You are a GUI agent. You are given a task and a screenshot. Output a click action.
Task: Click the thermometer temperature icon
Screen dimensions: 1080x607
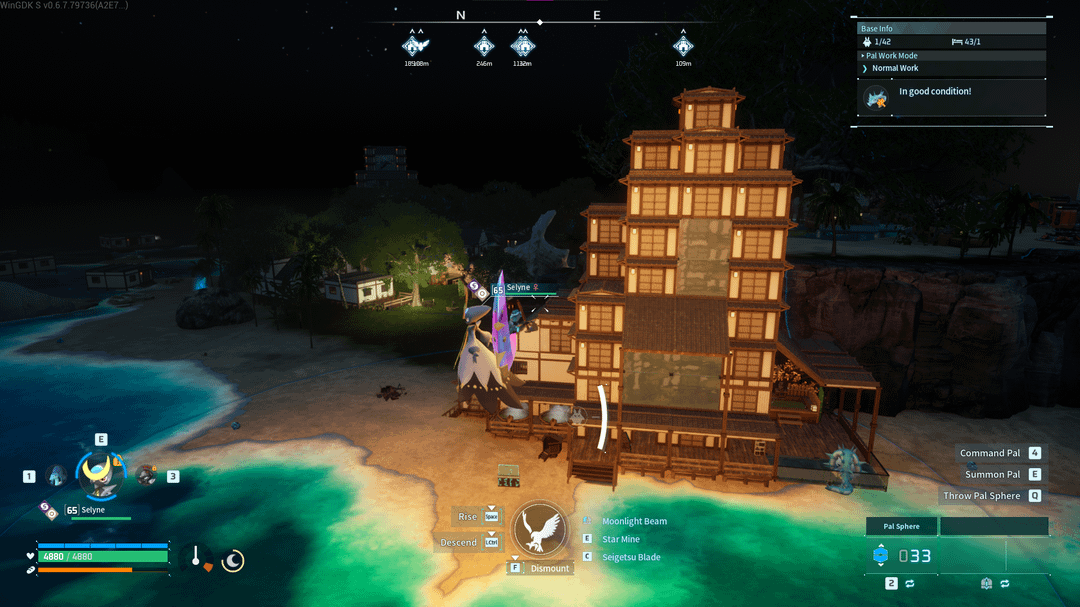(x=198, y=559)
